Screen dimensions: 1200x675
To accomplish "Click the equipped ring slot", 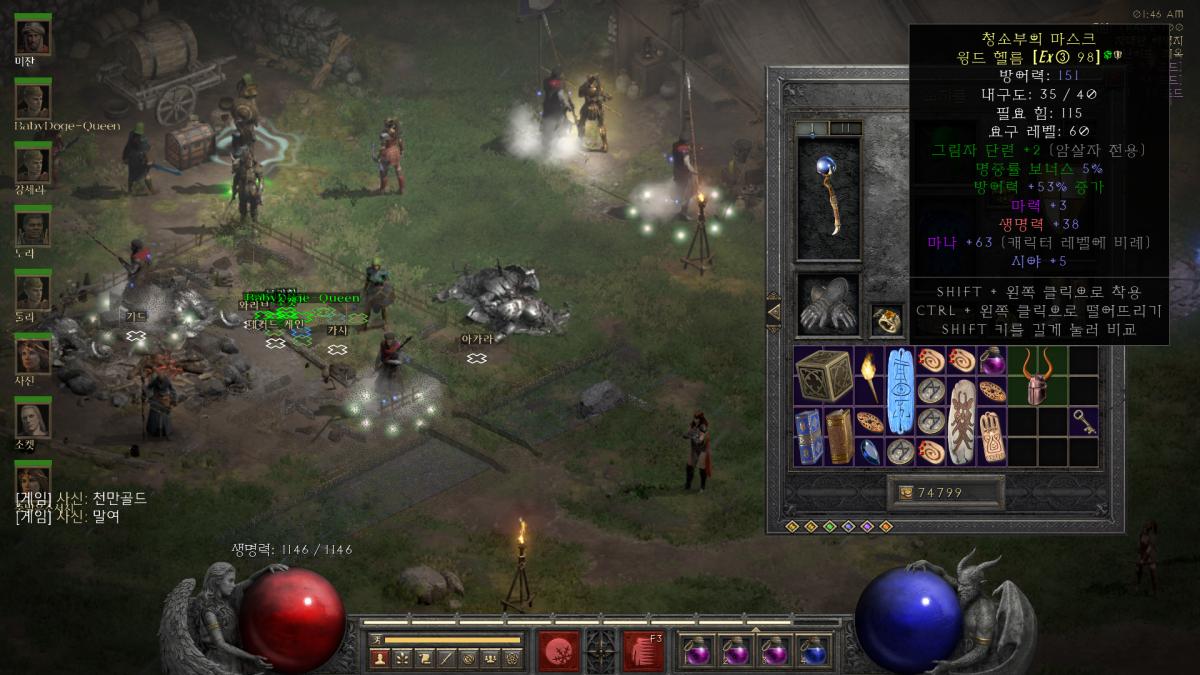I will coord(887,319).
